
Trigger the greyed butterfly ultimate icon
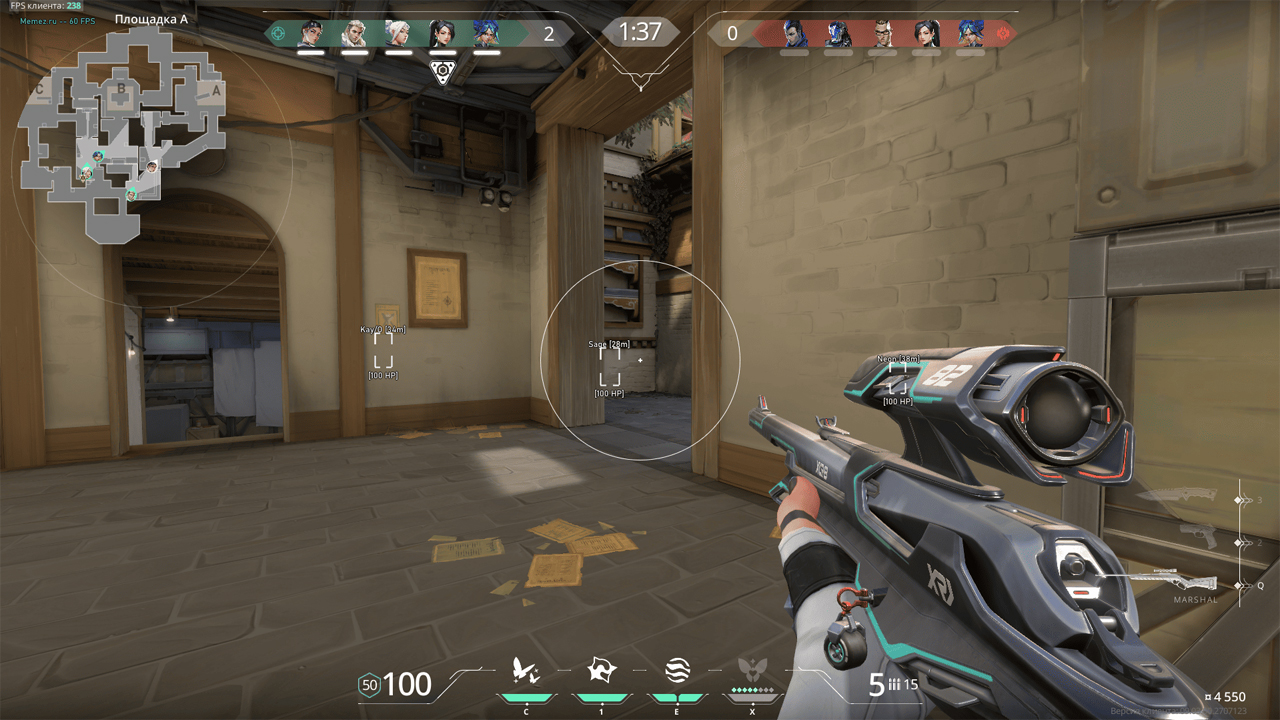[x=752, y=670]
